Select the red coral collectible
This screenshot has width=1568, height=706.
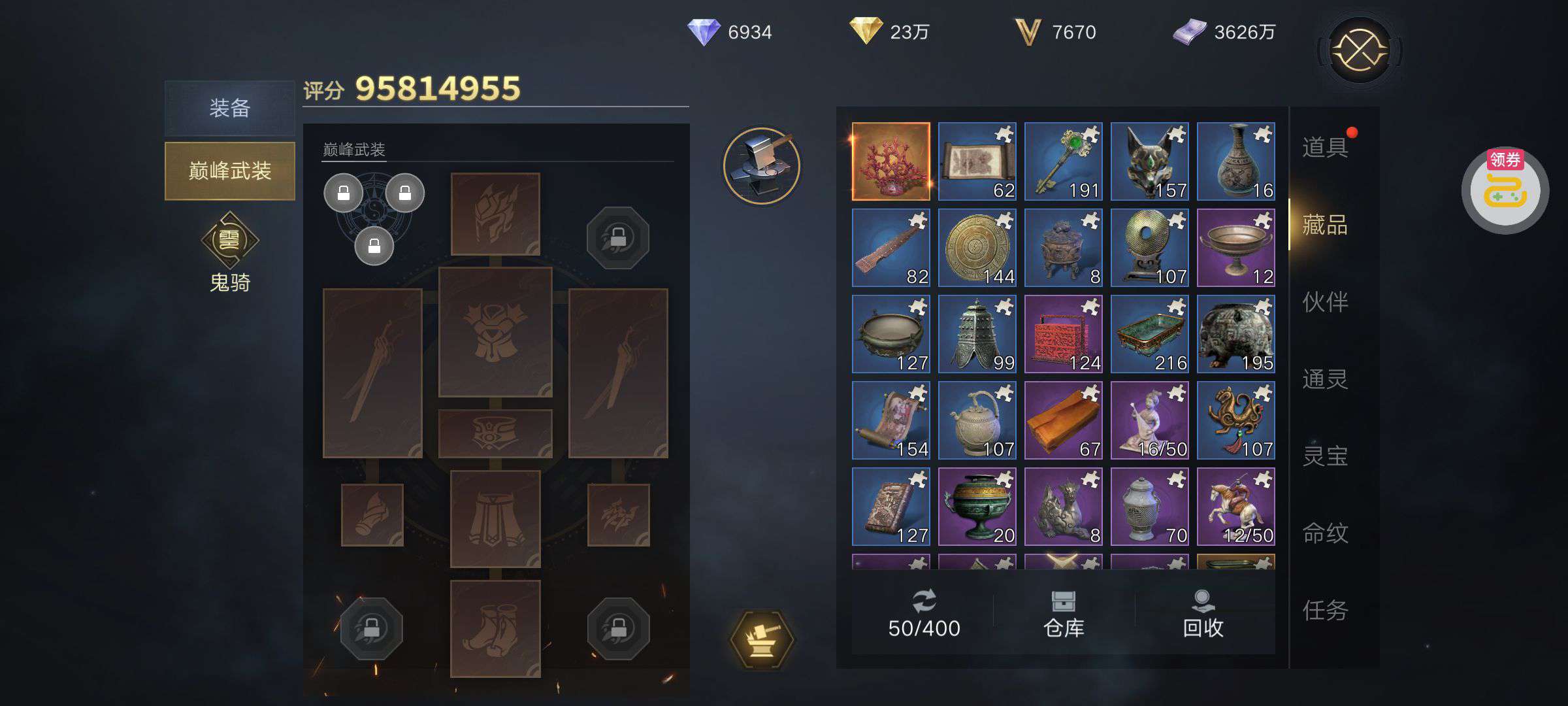point(890,161)
